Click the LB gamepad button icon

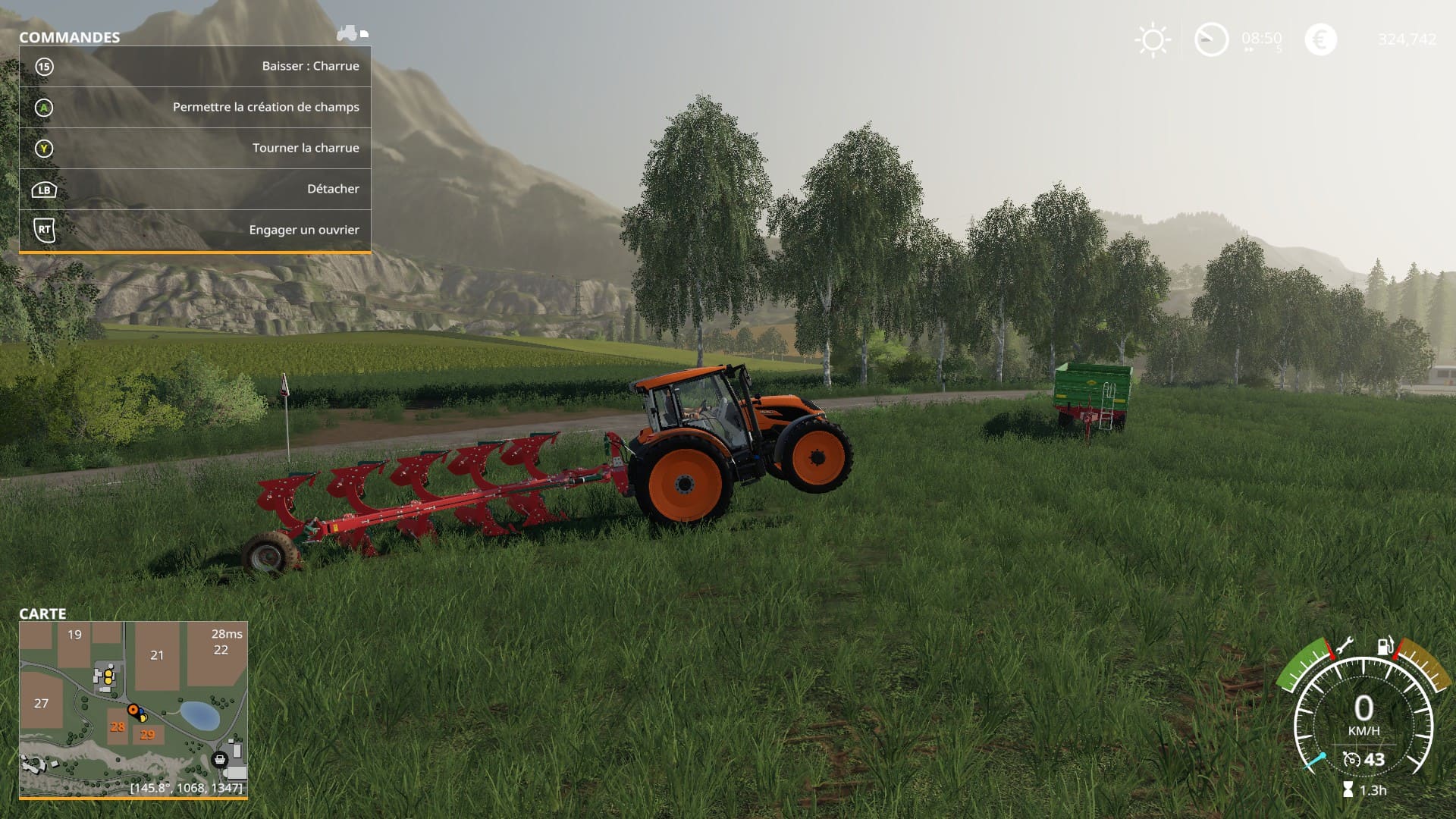click(45, 190)
